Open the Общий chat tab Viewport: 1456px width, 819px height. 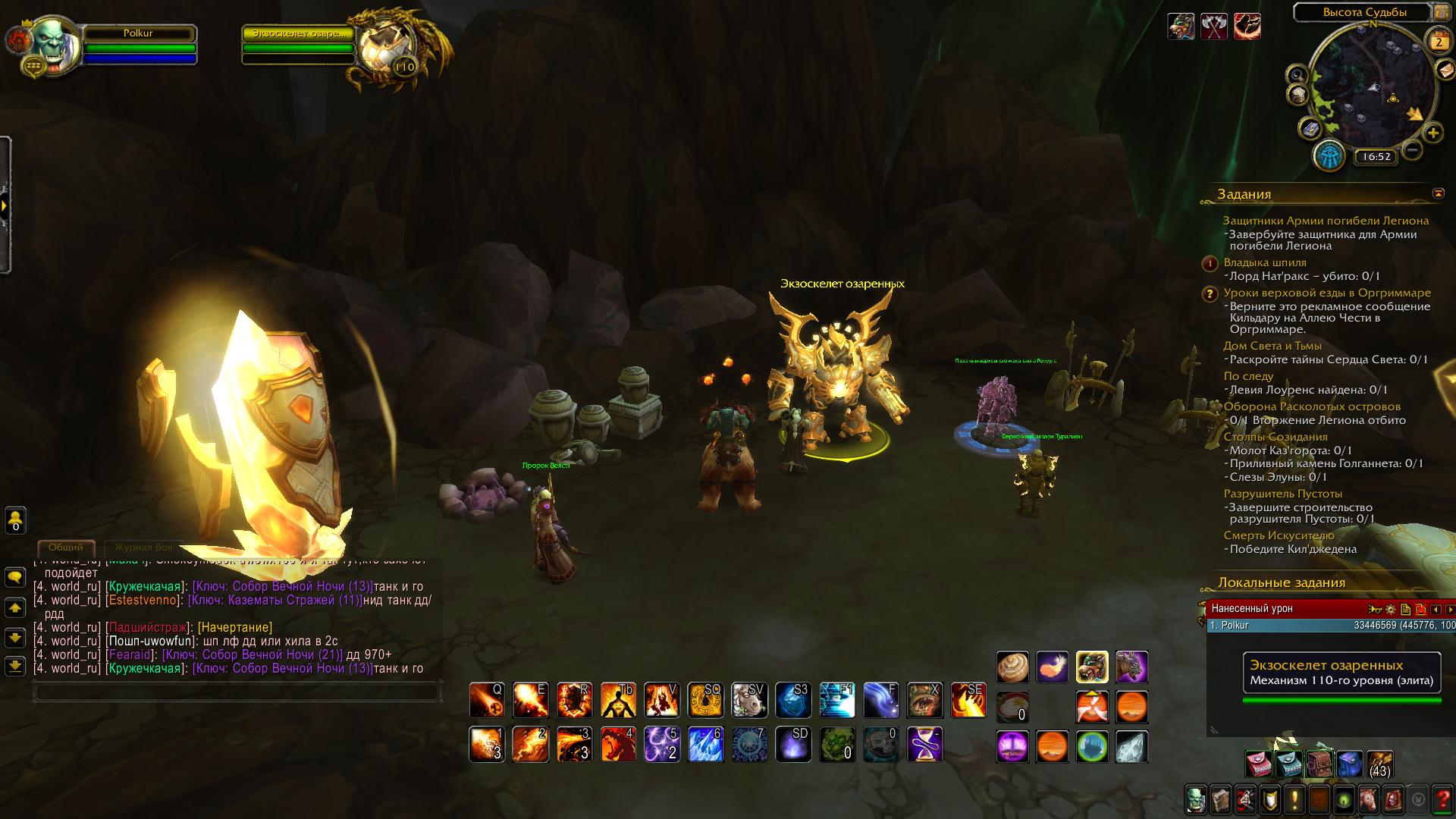click(x=66, y=548)
